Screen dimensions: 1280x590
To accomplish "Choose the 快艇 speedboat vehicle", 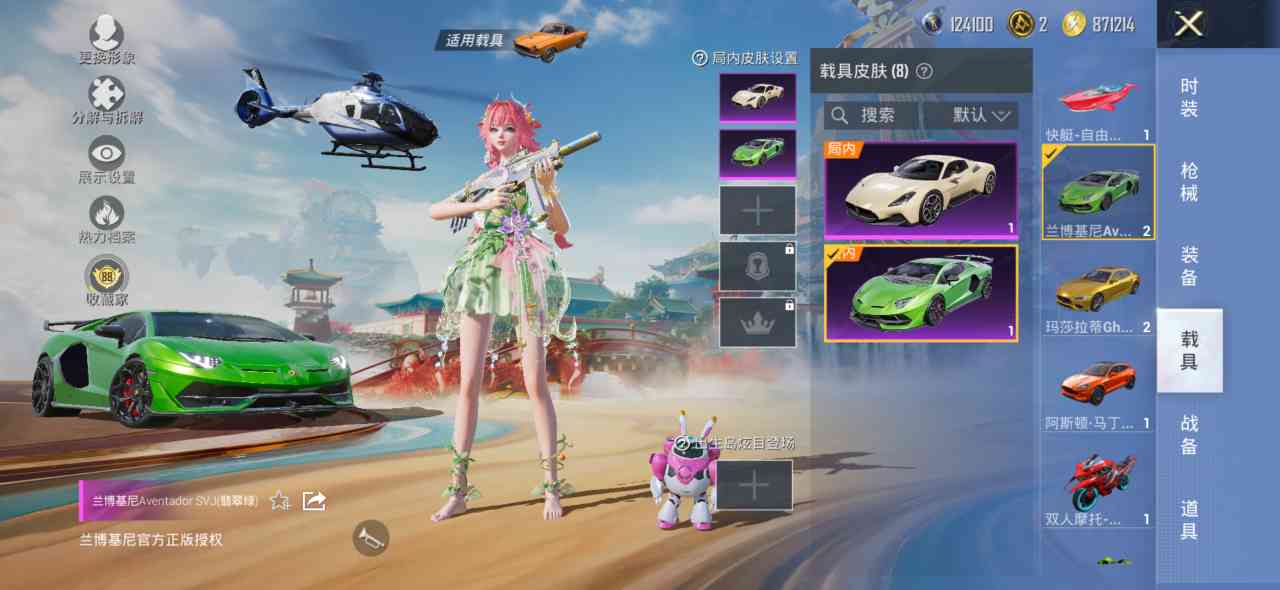I will [1098, 108].
